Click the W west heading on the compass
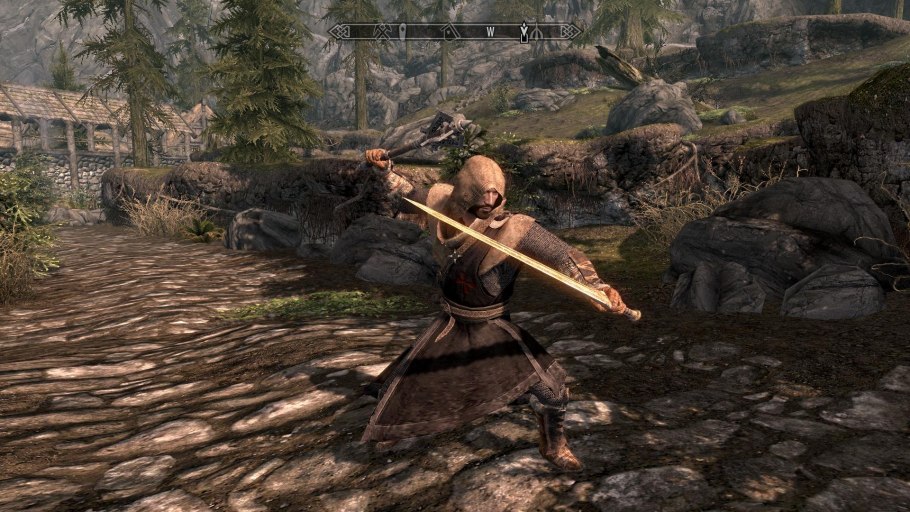This screenshot has height=512, width=910. click(491, 32)
